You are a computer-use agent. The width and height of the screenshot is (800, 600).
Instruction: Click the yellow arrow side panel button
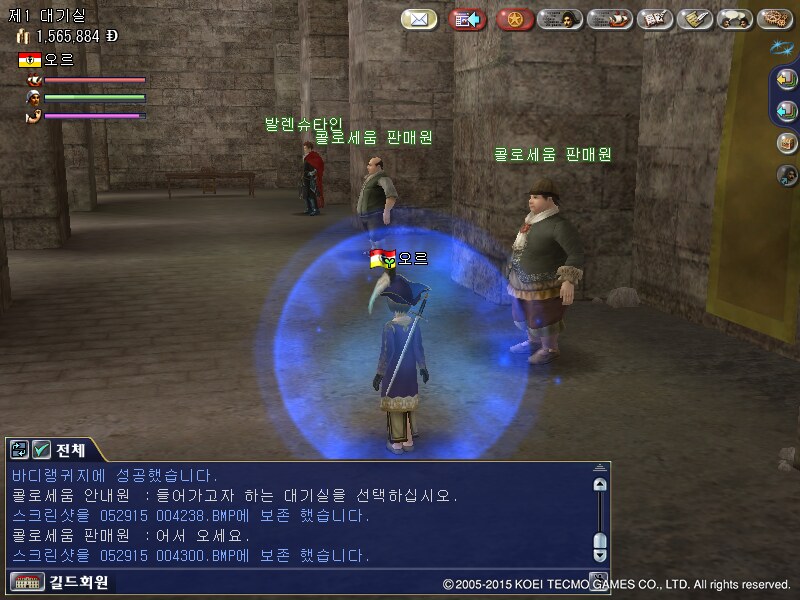point(786,79)
